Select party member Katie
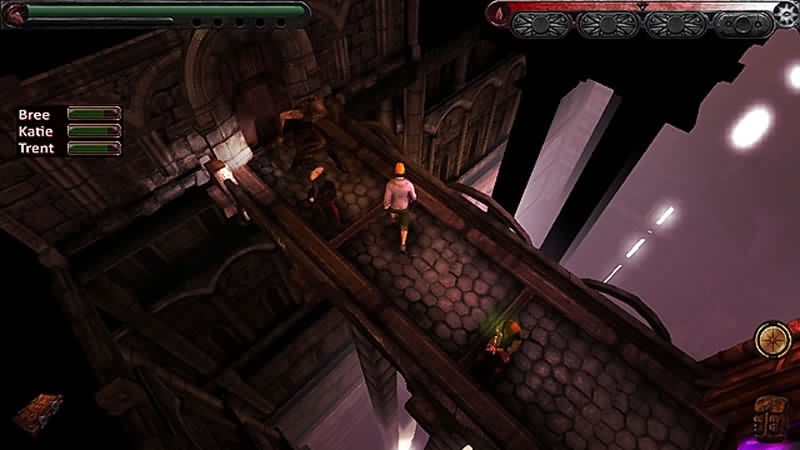Viewport: 800px width, 450px height. (x=35, y=131)
